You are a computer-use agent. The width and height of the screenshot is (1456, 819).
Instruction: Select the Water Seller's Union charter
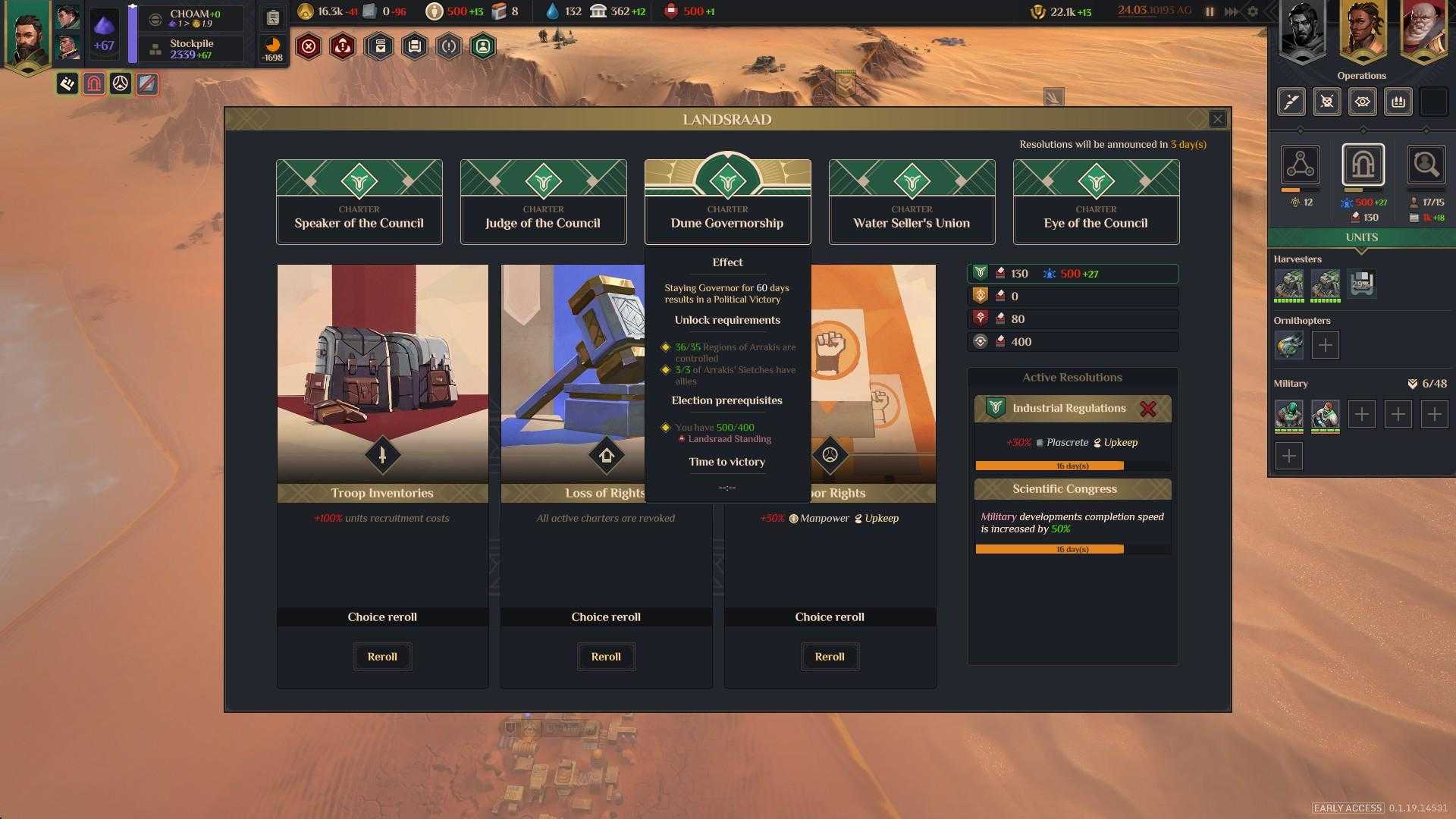pos(912,202)
